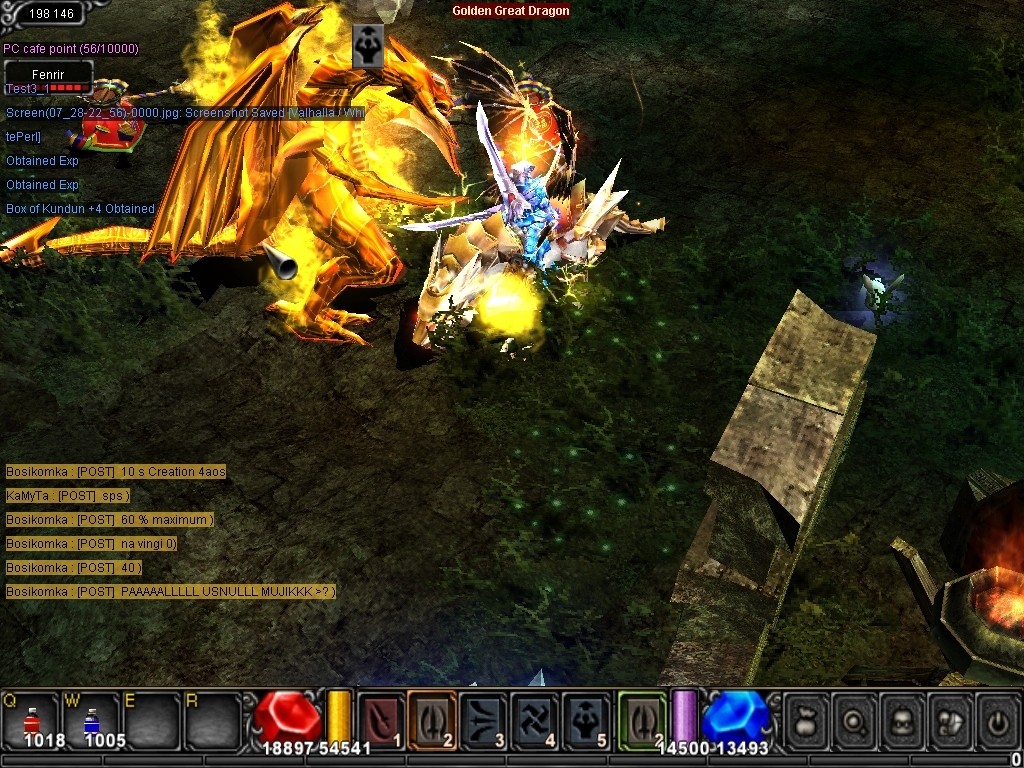Open the system menu power button

coord(997,719)
